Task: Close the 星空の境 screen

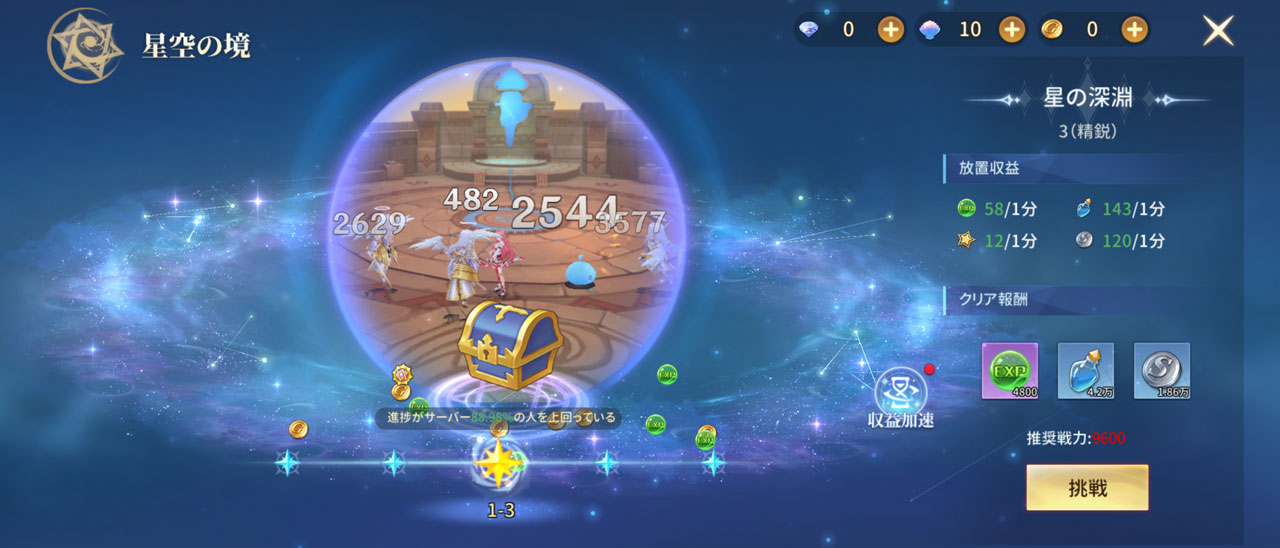Action: pos(1217,31)
